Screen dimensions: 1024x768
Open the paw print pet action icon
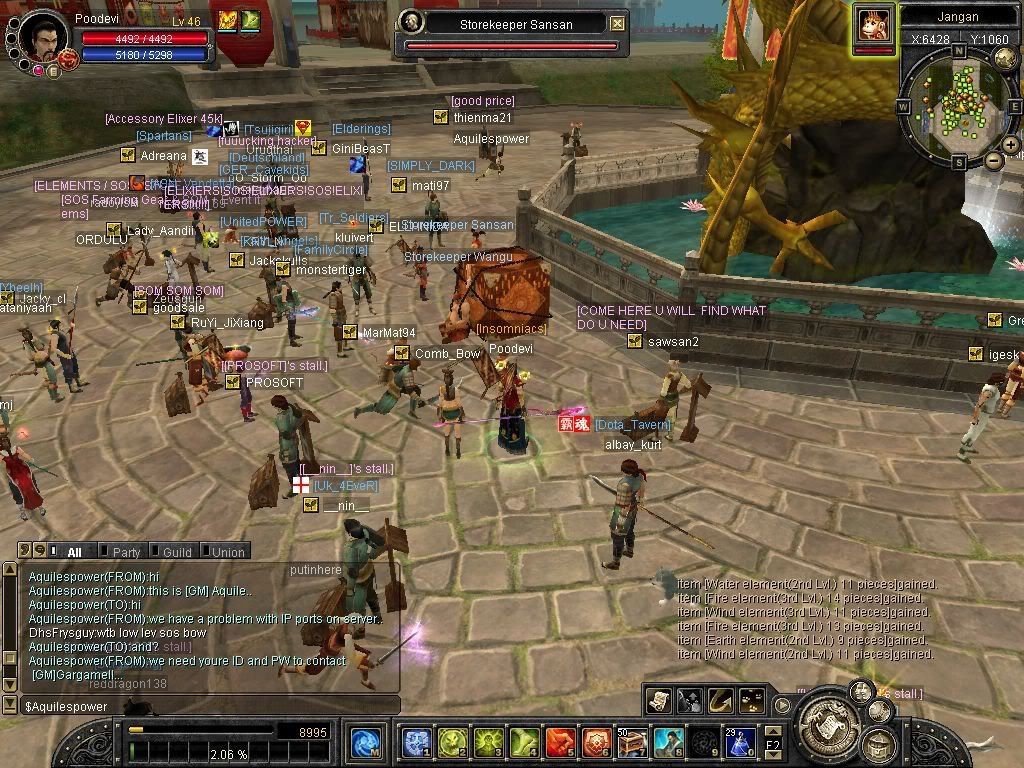coord(753,701)
